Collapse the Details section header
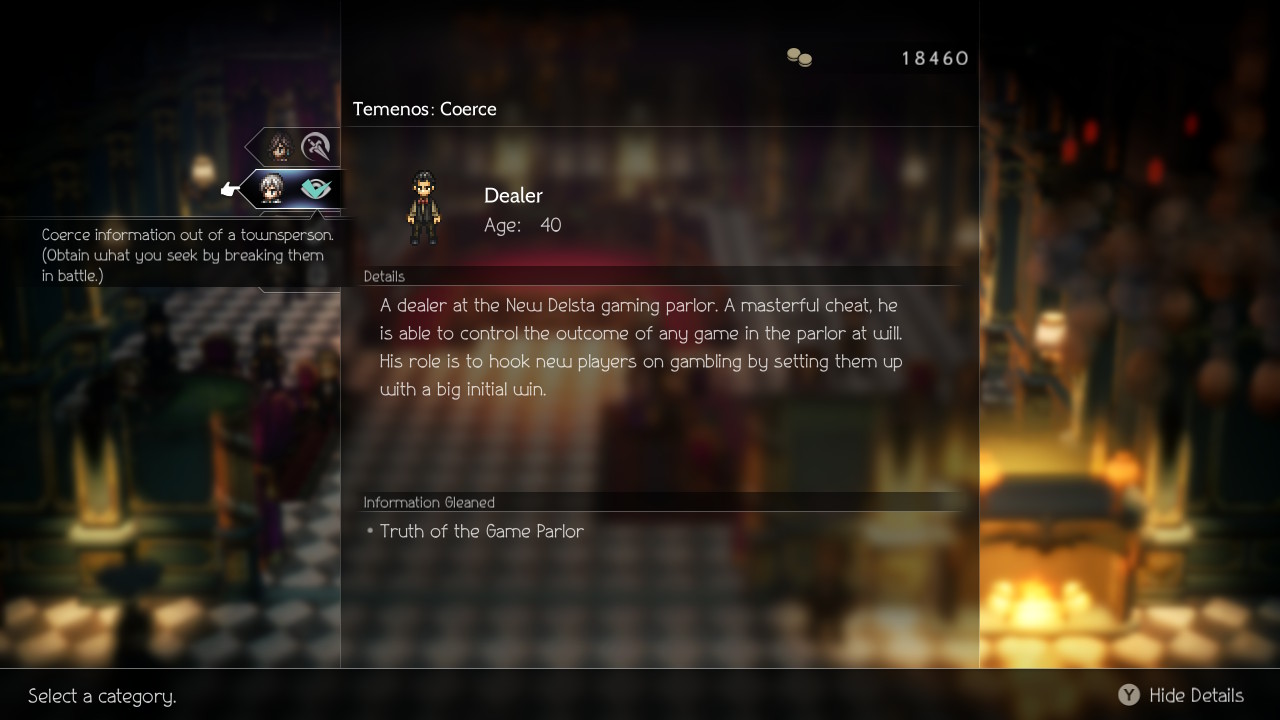This screenshot has height=720, width=1280. 384,276
